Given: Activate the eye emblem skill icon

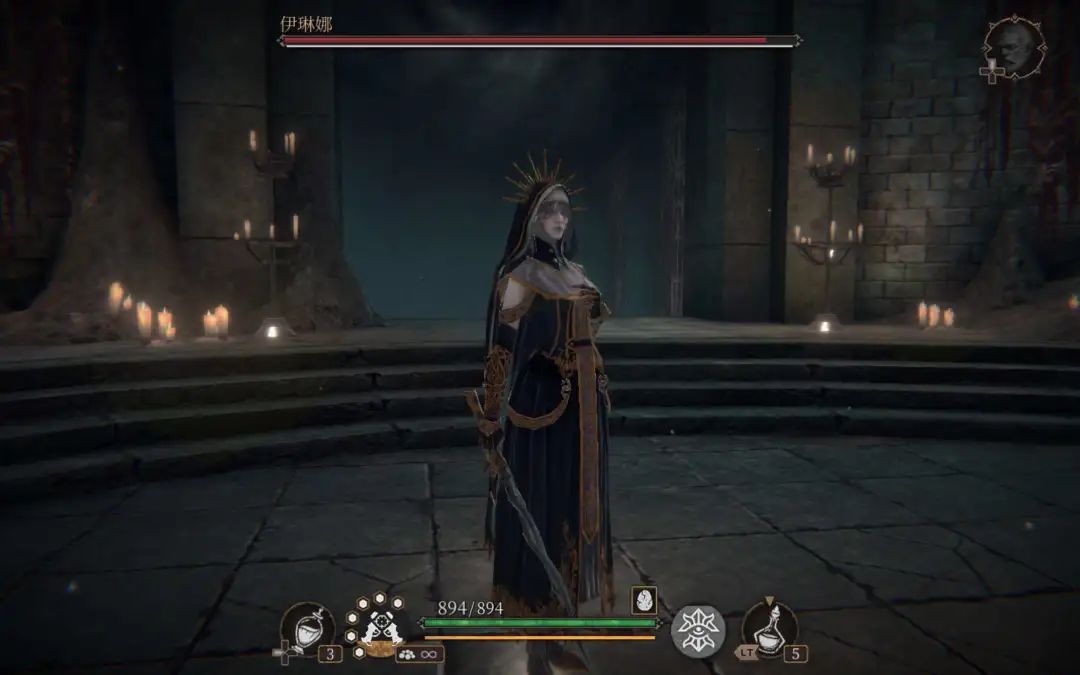Looking at the screenshot, I should pos(697,630).
